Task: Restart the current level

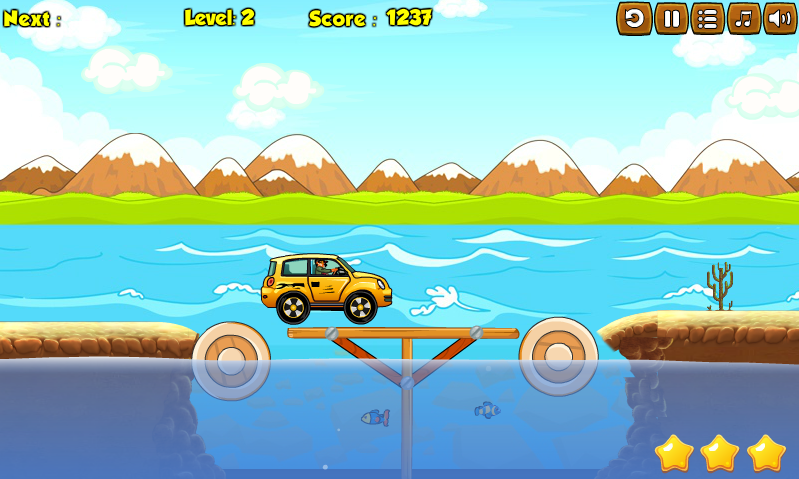Action: tap(634, 18)
